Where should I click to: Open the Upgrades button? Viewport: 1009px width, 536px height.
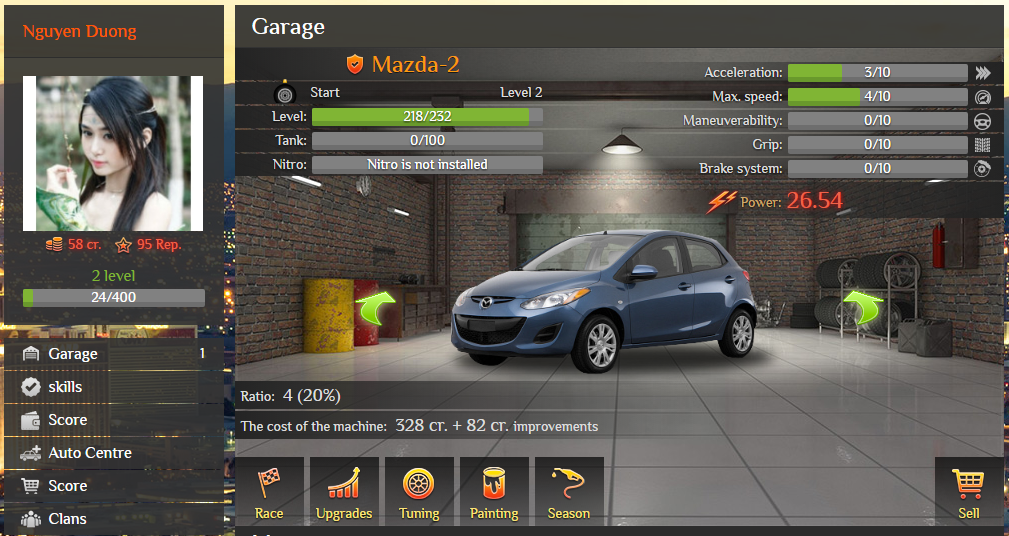click(344, 492)
